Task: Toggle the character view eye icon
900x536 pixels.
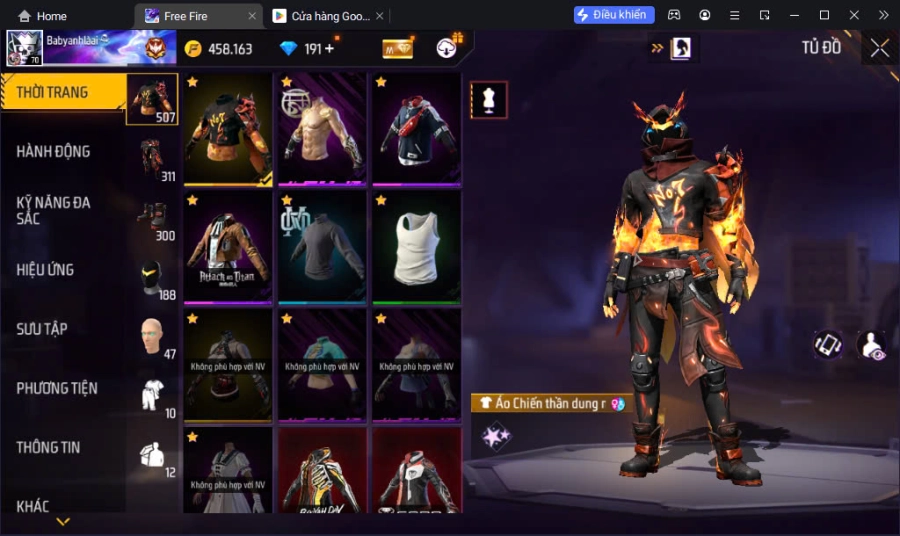Action: coord(871,345)
